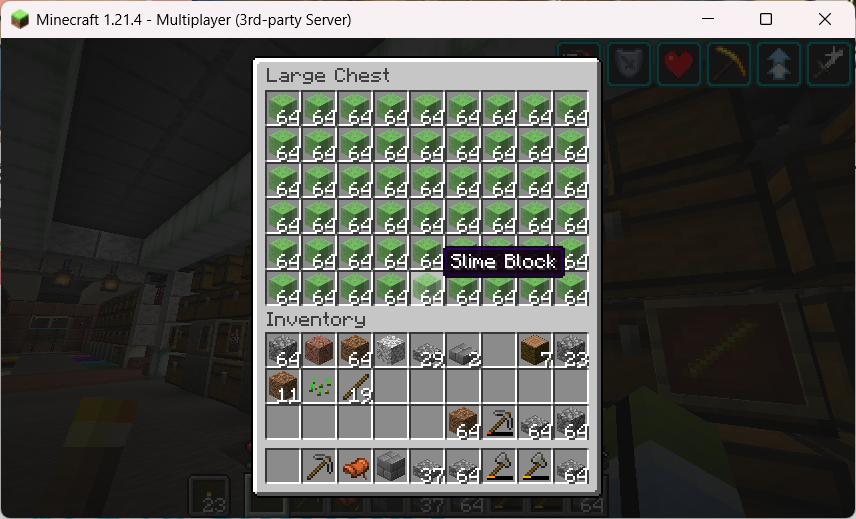Select the stack of 7 oak logs
Viewport: 856px width, 519px height.
click(x=536, y=351)
